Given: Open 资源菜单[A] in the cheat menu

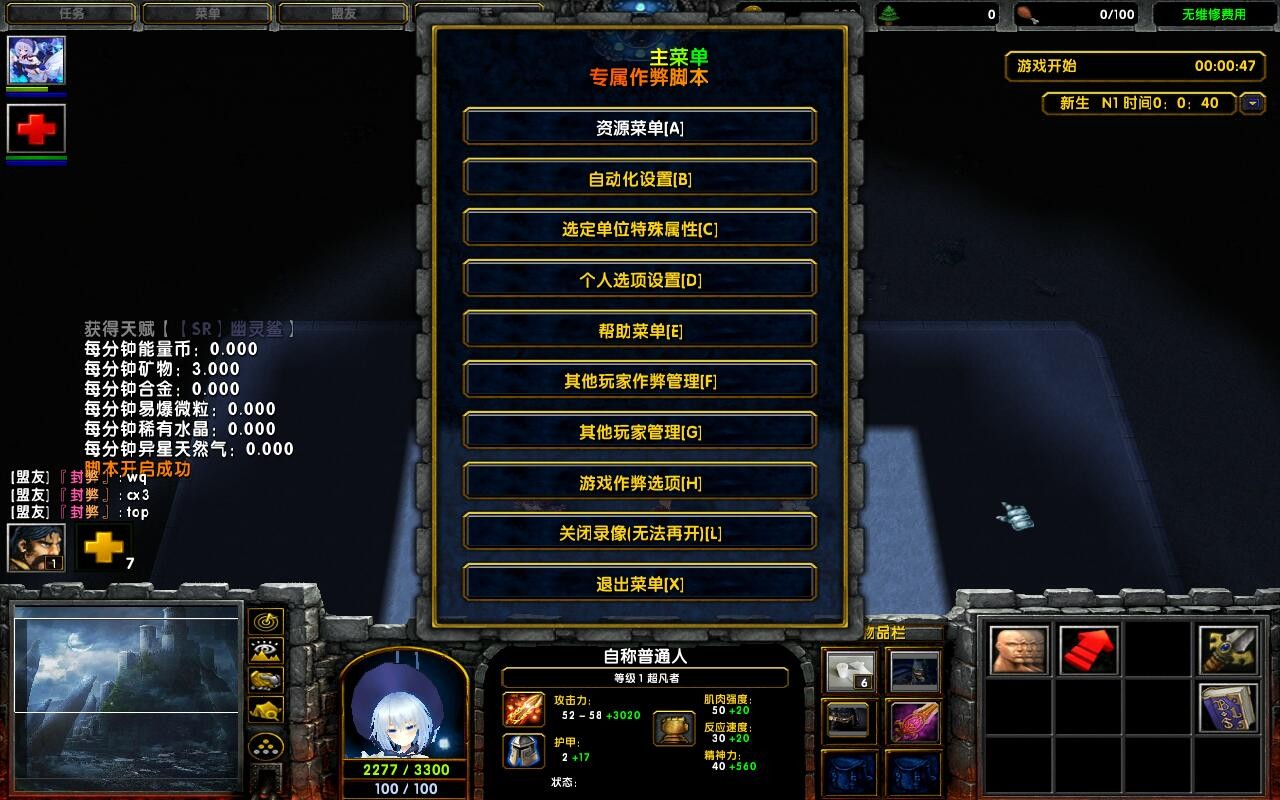Looking at the screenshot, I should point(639,127).
